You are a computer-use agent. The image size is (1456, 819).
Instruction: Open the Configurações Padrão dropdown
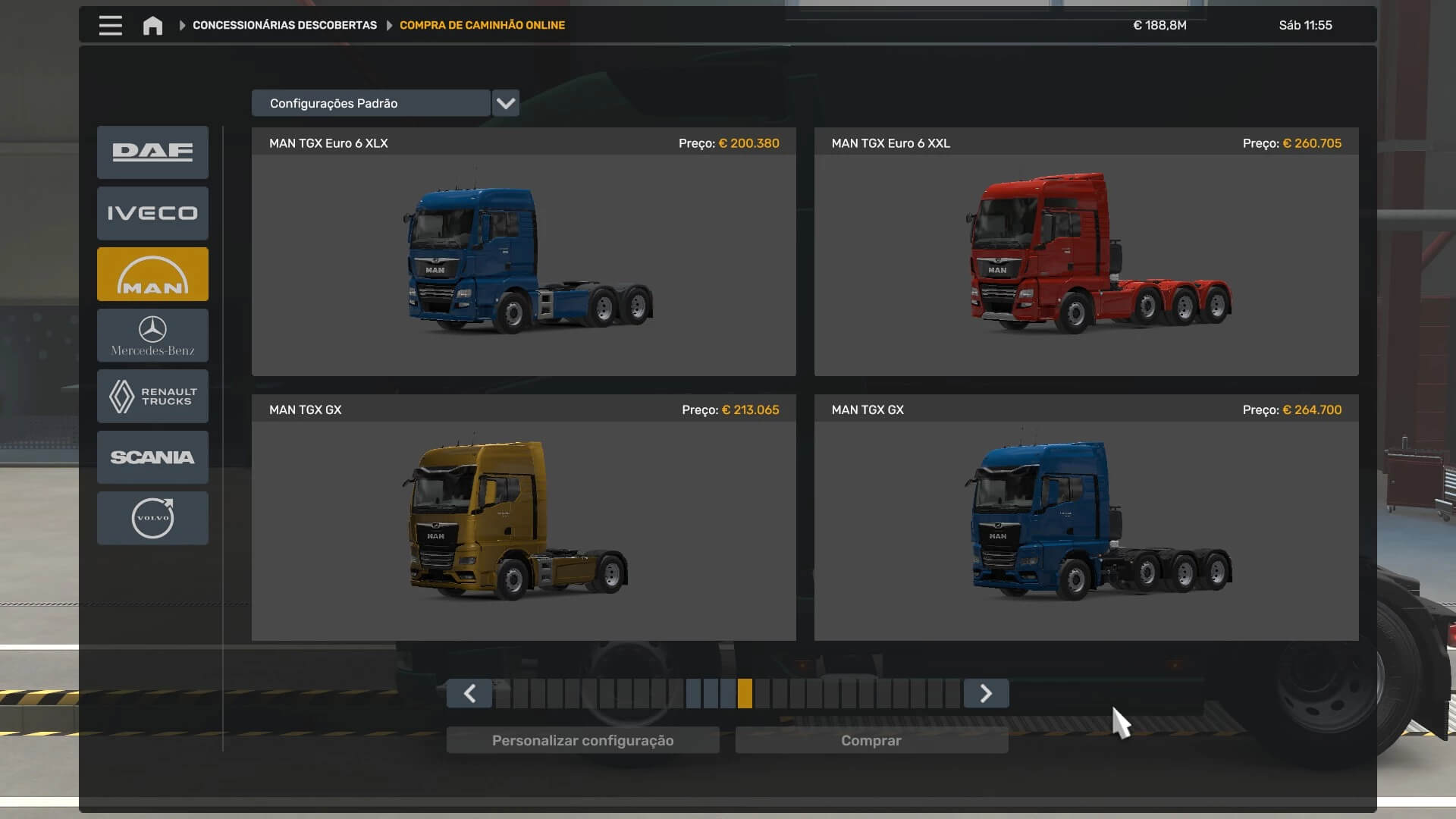[x=505, y=103]
